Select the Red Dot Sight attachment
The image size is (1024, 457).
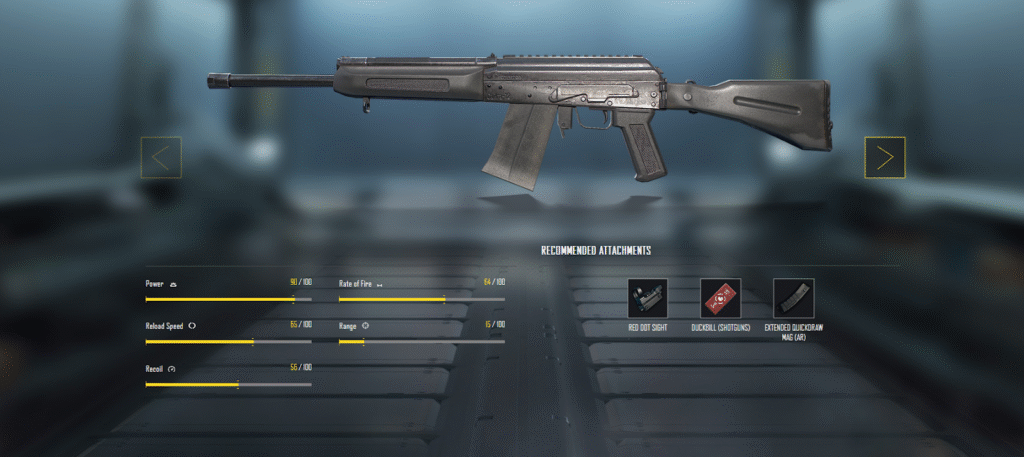(647, 298)
